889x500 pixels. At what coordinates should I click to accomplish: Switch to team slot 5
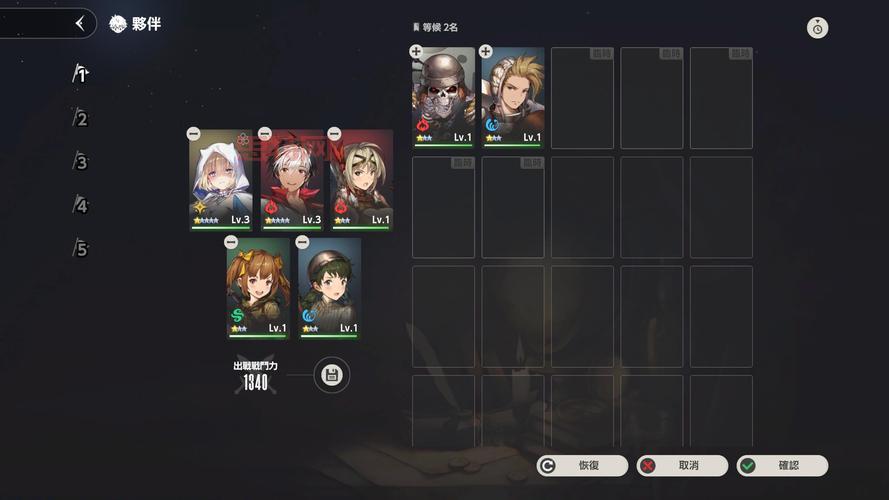(81, 249)
